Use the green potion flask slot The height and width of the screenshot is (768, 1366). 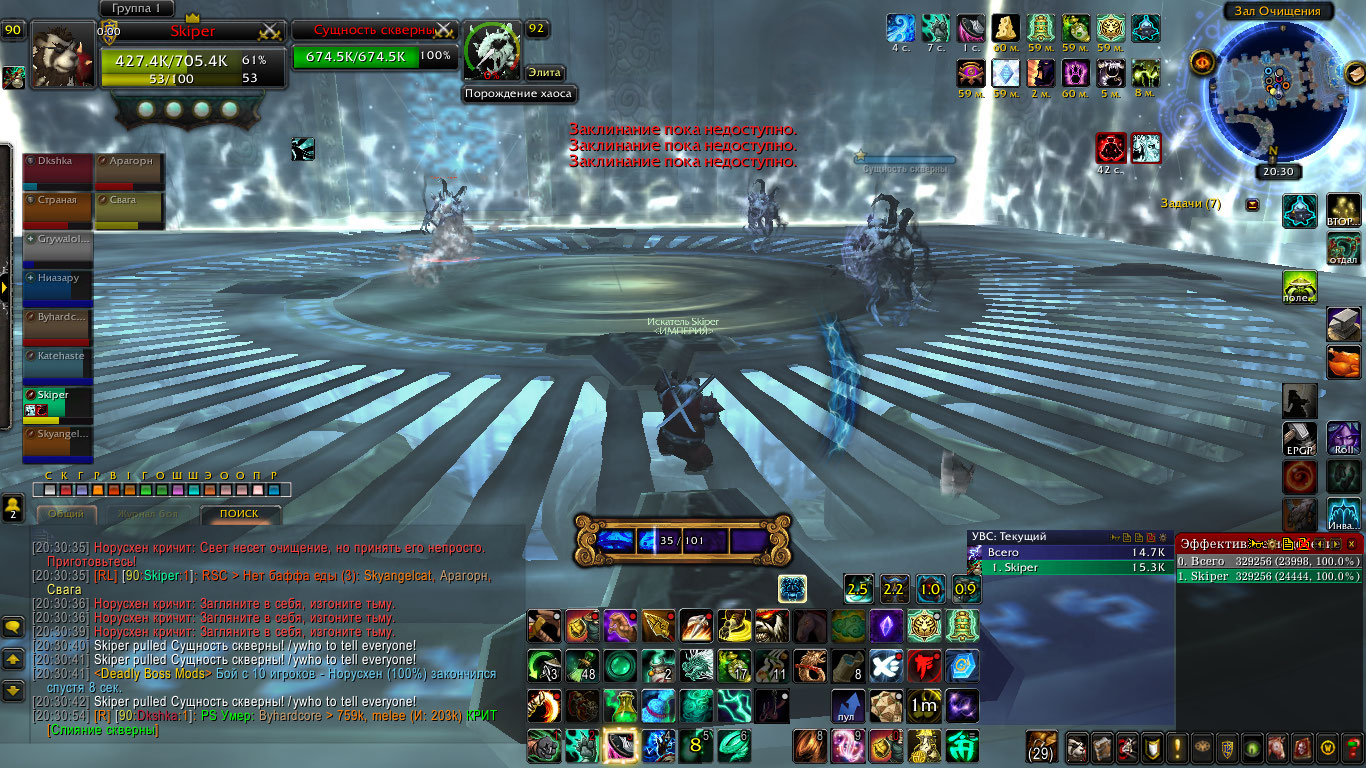[619, 706]
